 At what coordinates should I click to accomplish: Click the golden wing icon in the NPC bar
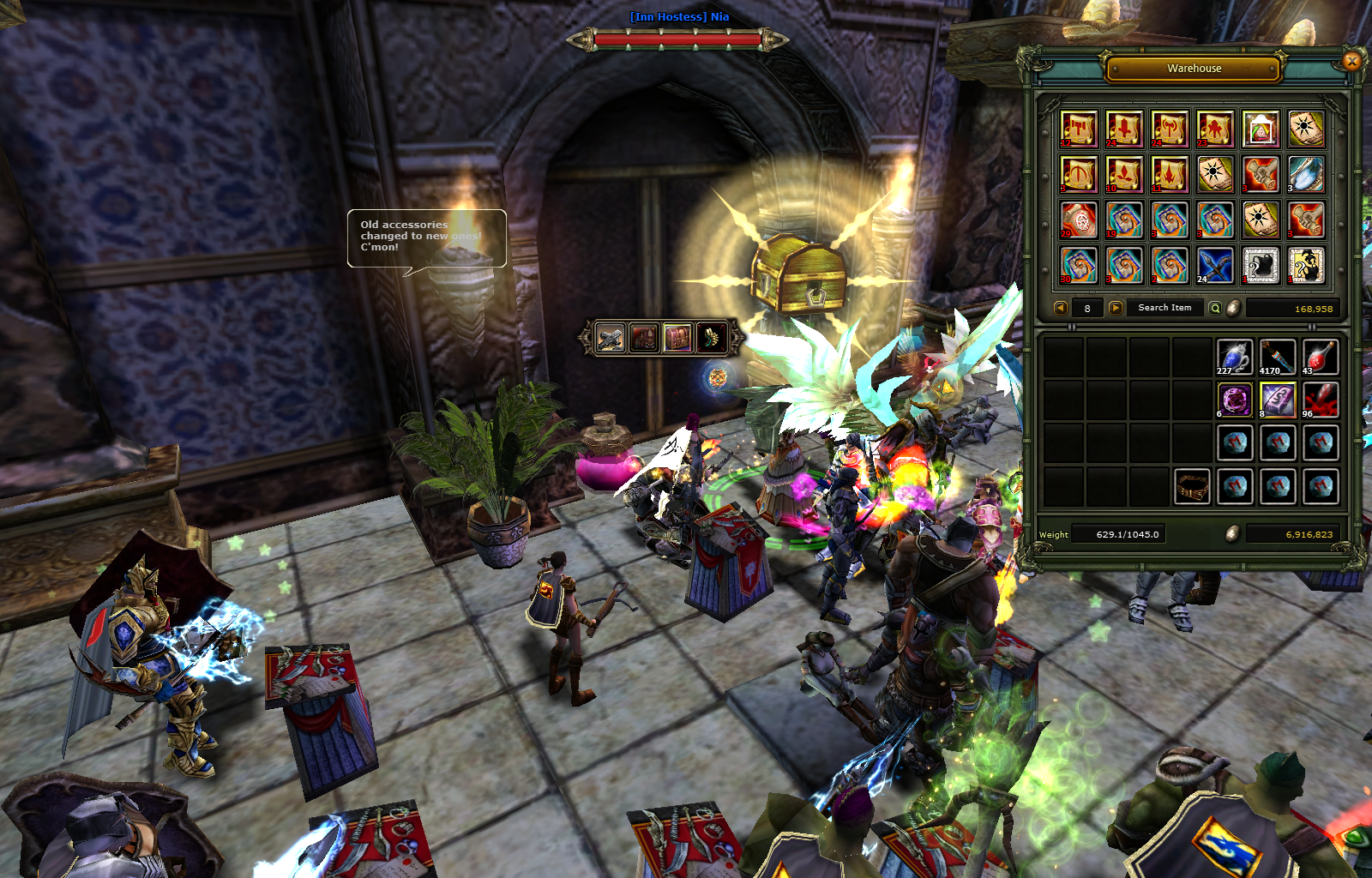pyautogui.click(x=711, y=338)
